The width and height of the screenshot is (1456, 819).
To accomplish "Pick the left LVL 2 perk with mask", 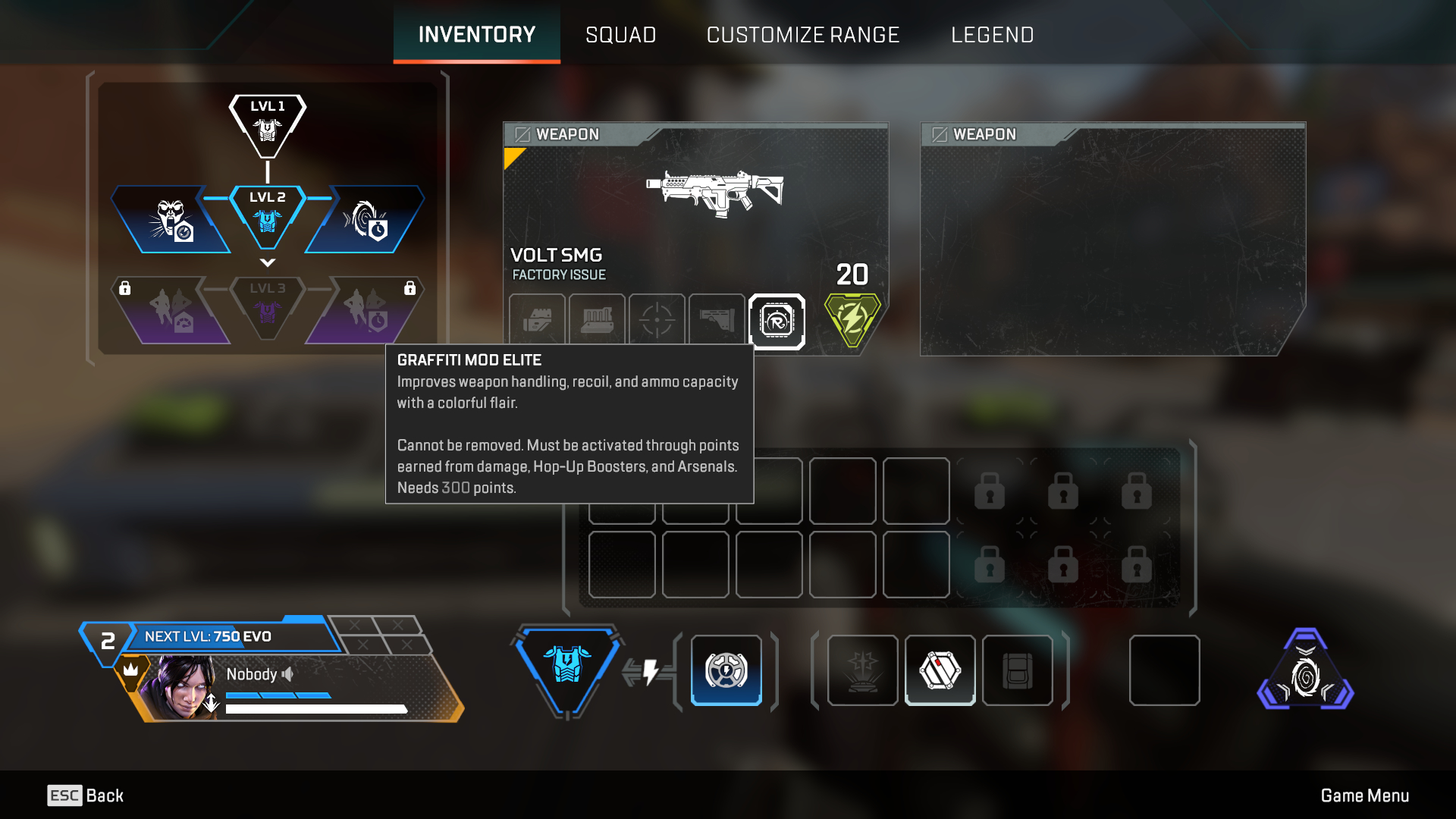I will (171, 221).
